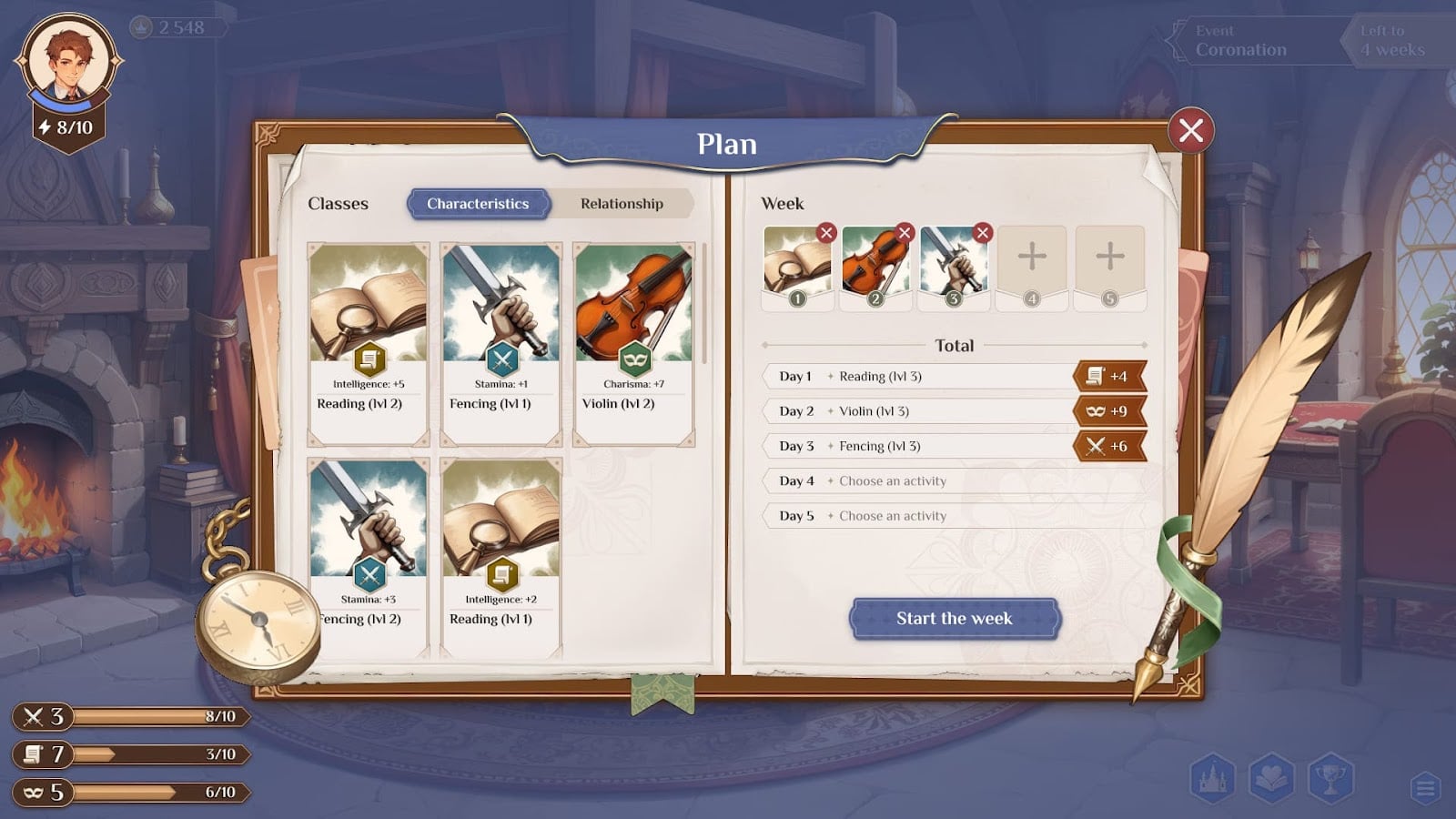Choose the Reading (lvl 2) class card
The height and width of the screenshot is (819, 1456).
click(x=368, y=343)
